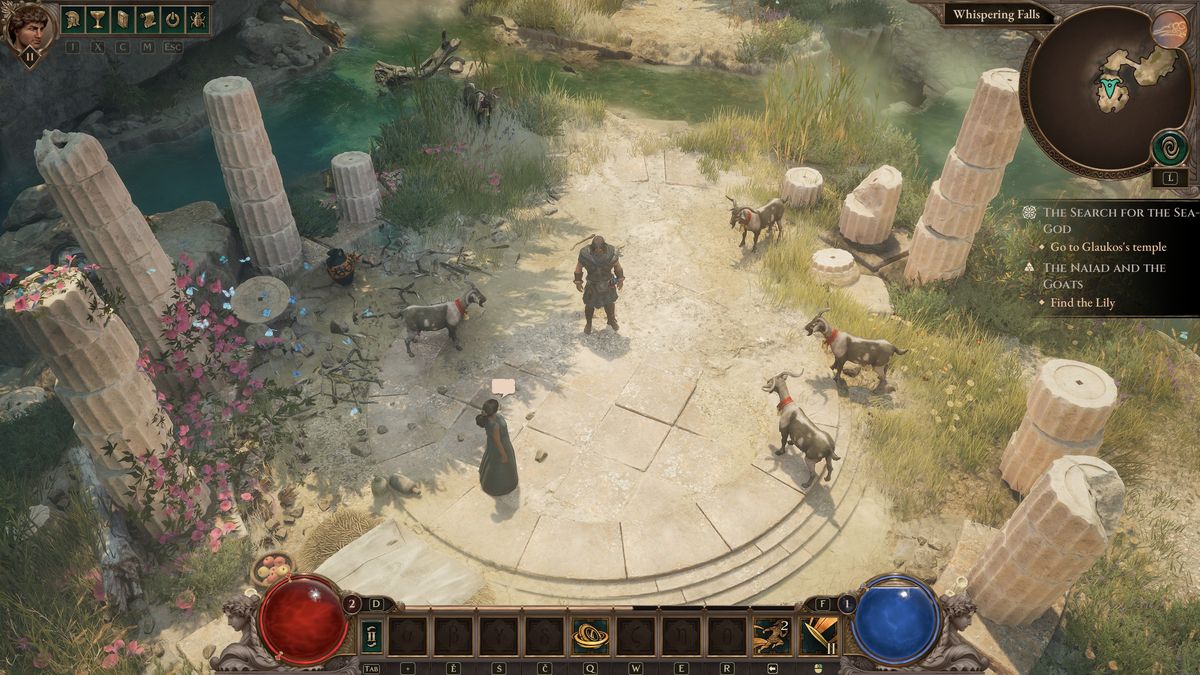Select the book icon in the top bar
This screenshot has height=675, width=1200.
pos(123,19)
